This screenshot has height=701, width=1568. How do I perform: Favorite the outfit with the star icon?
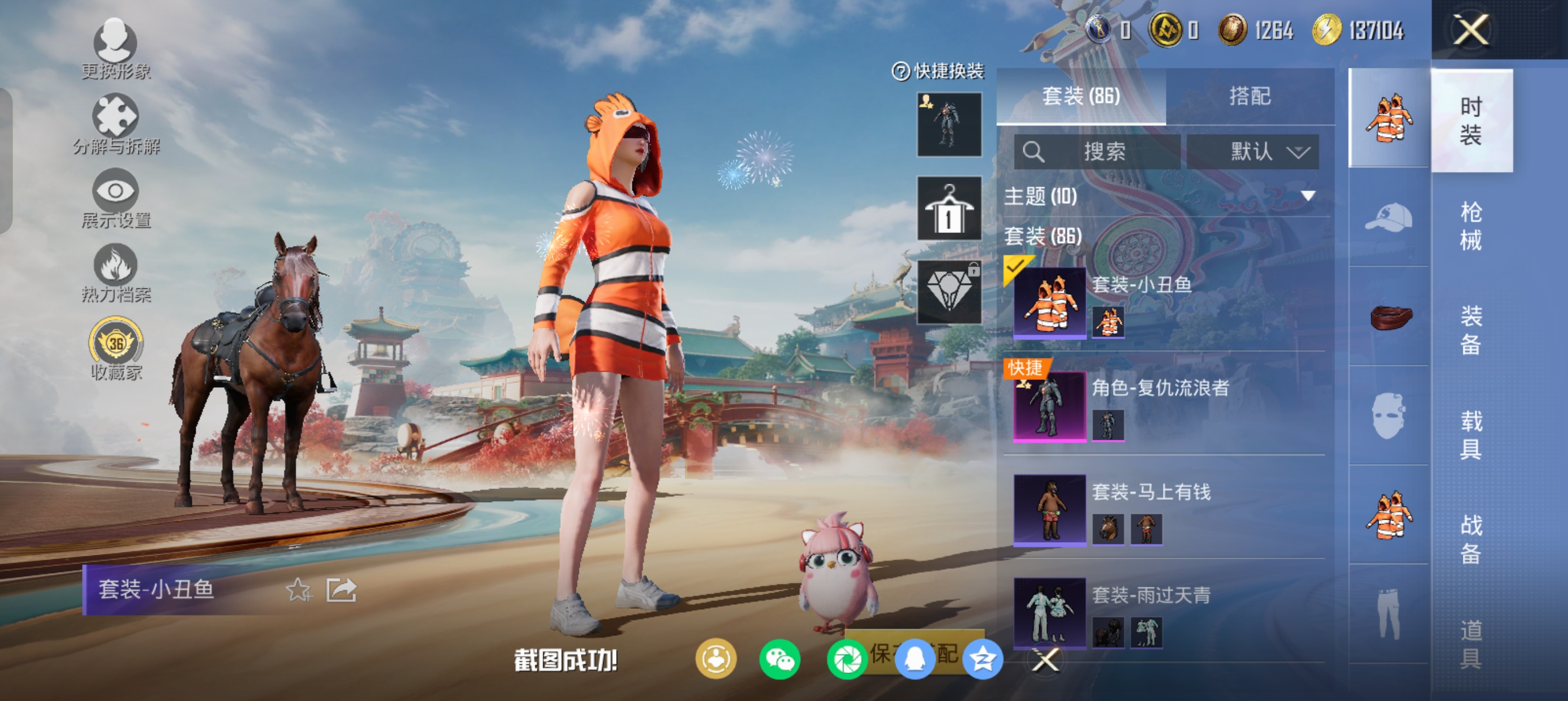(298, 590)
